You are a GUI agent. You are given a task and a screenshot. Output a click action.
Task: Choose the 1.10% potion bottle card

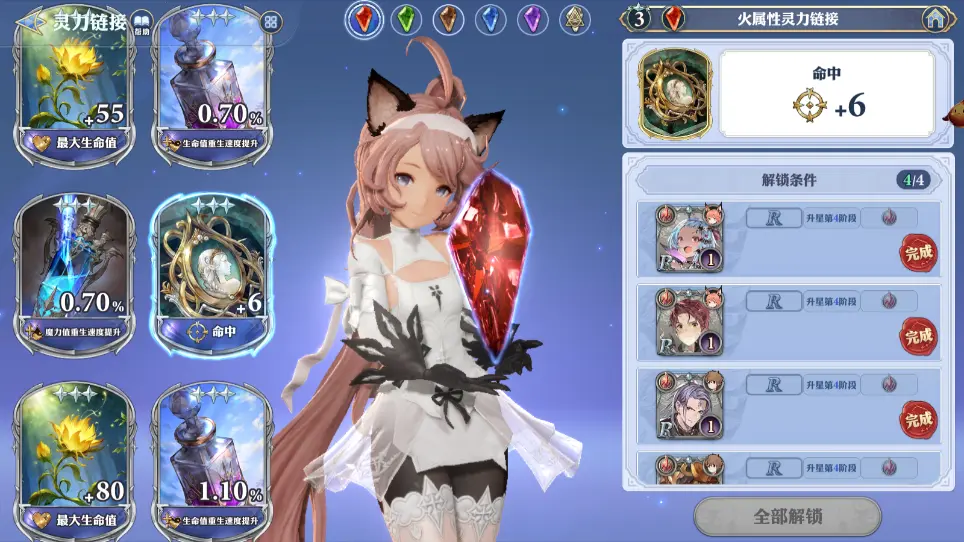[210, 456]
